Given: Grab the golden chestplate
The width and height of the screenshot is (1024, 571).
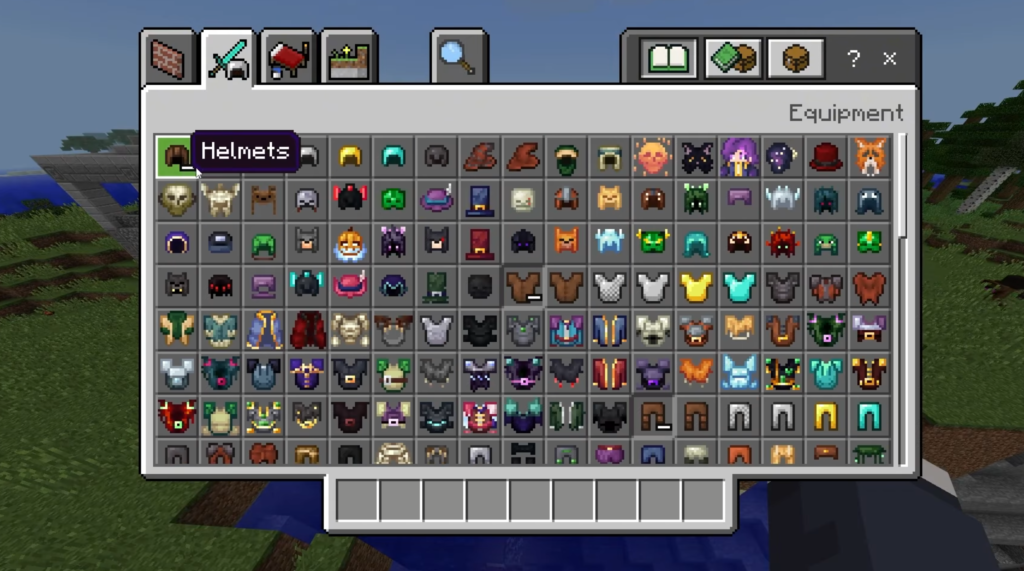Looking at the screenshot, I should 696,288.
